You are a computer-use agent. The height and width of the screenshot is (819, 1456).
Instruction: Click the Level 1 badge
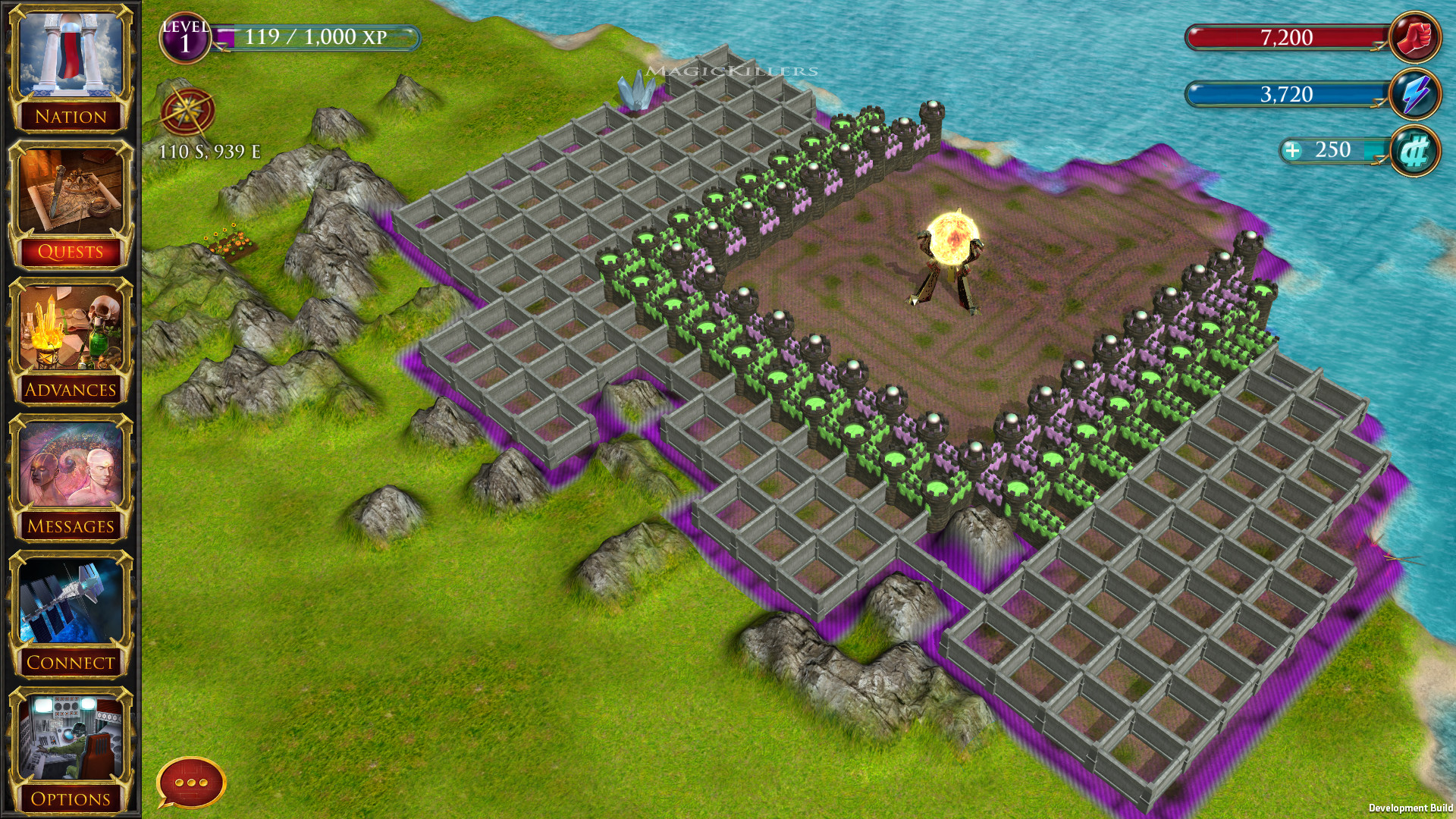pyautogui.click(x=184, y=36)
